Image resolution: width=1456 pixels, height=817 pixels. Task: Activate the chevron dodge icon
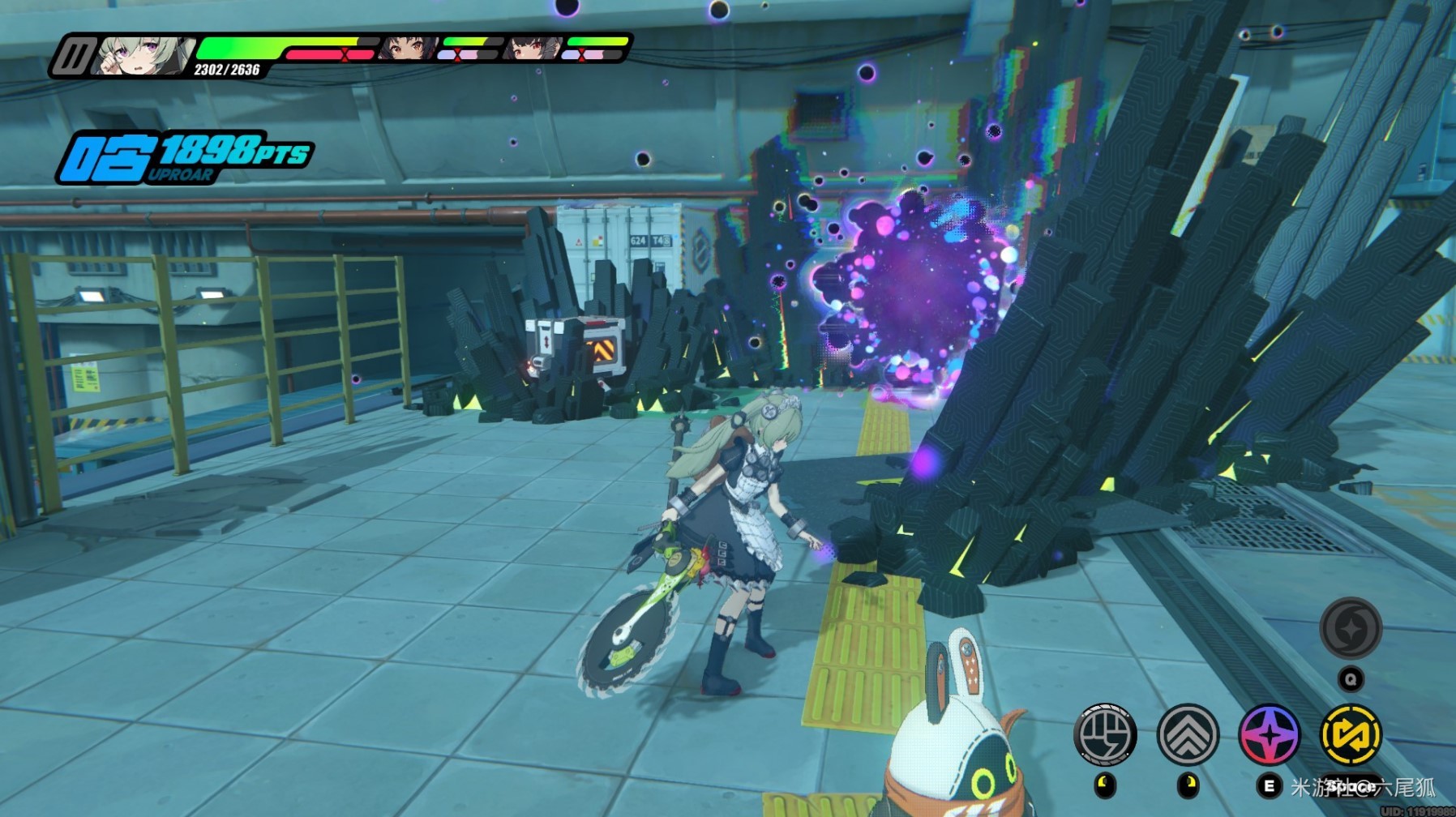coord(1188,734)
